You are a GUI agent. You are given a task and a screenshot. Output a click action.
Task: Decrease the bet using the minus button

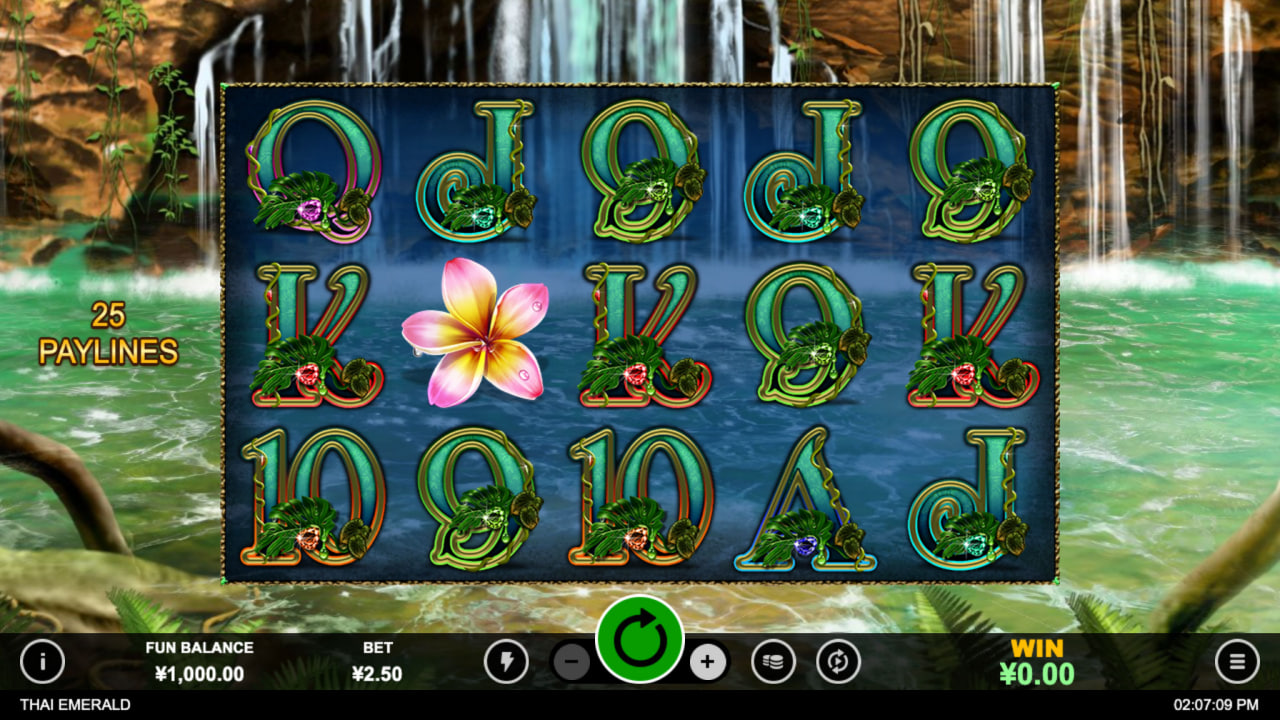pyautogui.click(x=571, y=662)
